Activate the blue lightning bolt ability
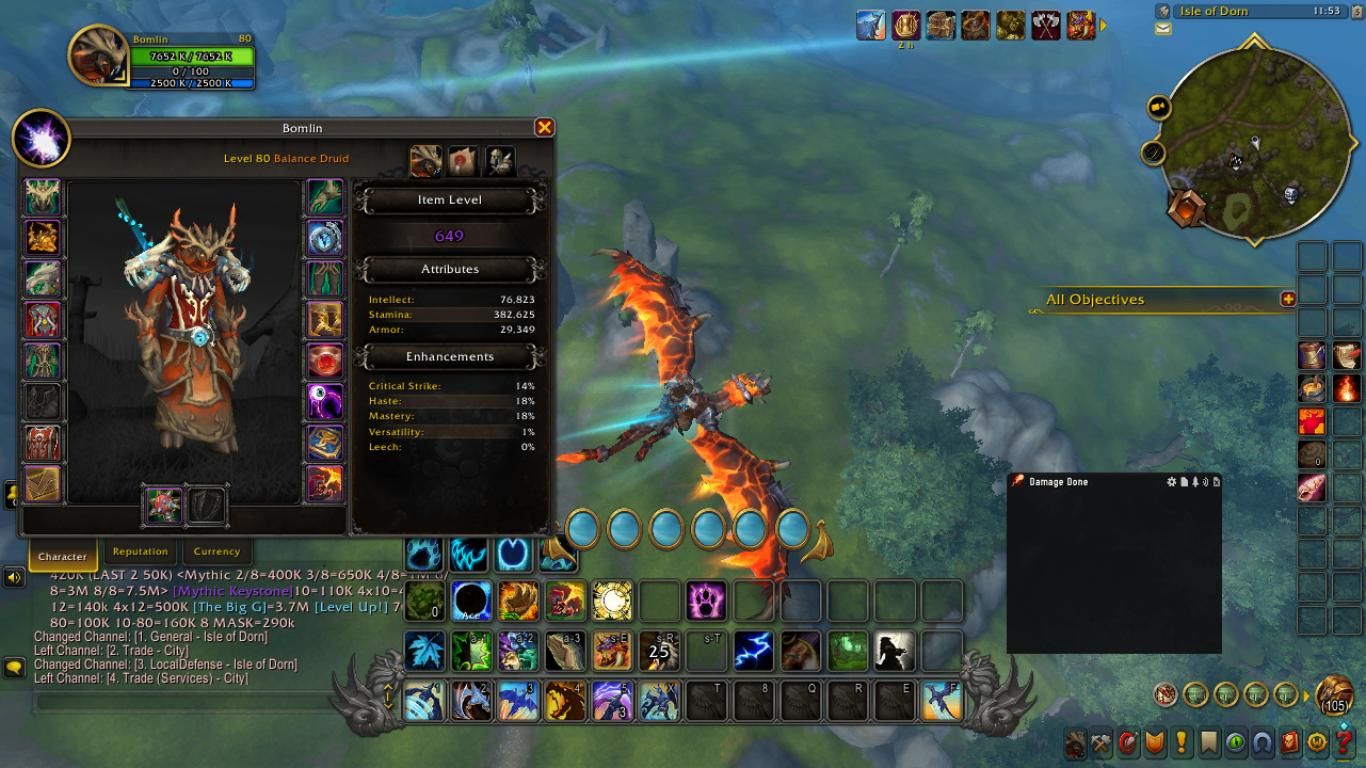Screen dimensions: 1366x768 (753, 651)
